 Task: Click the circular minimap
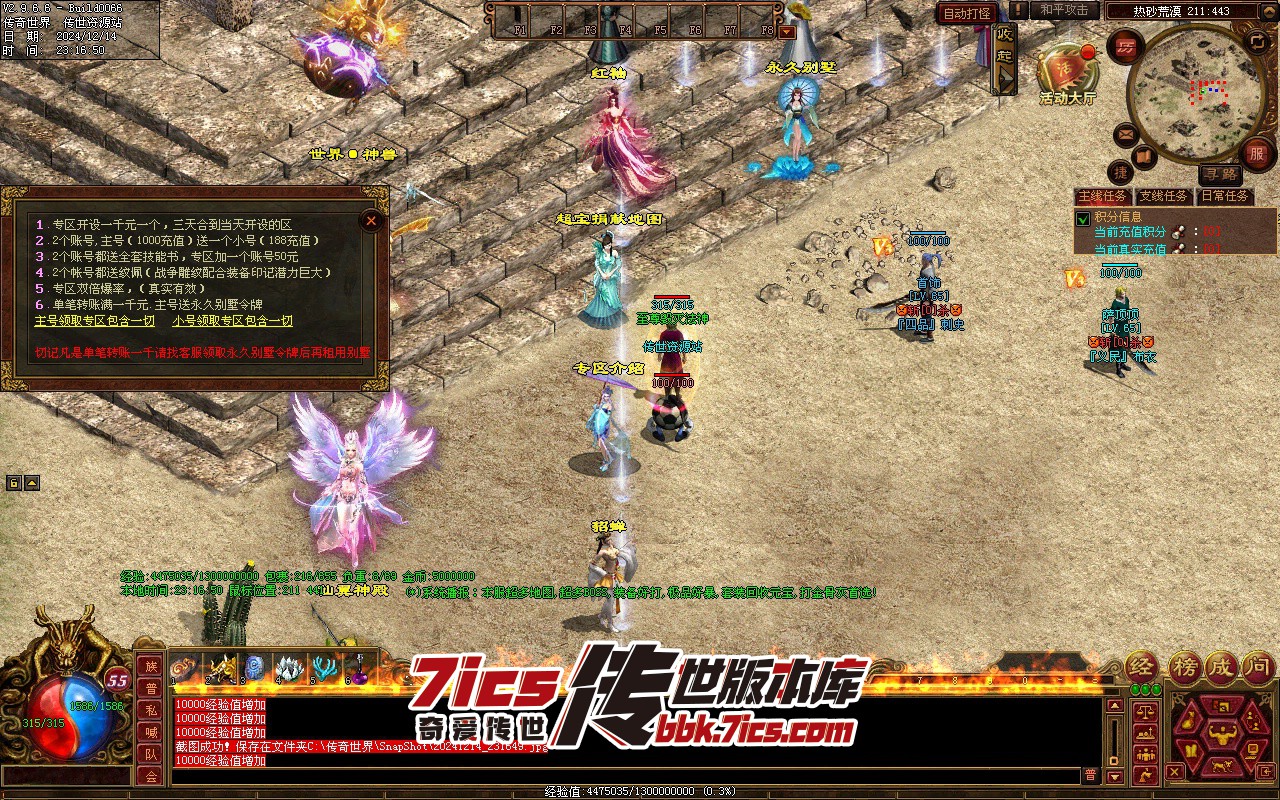click(x=1195, y=93)
